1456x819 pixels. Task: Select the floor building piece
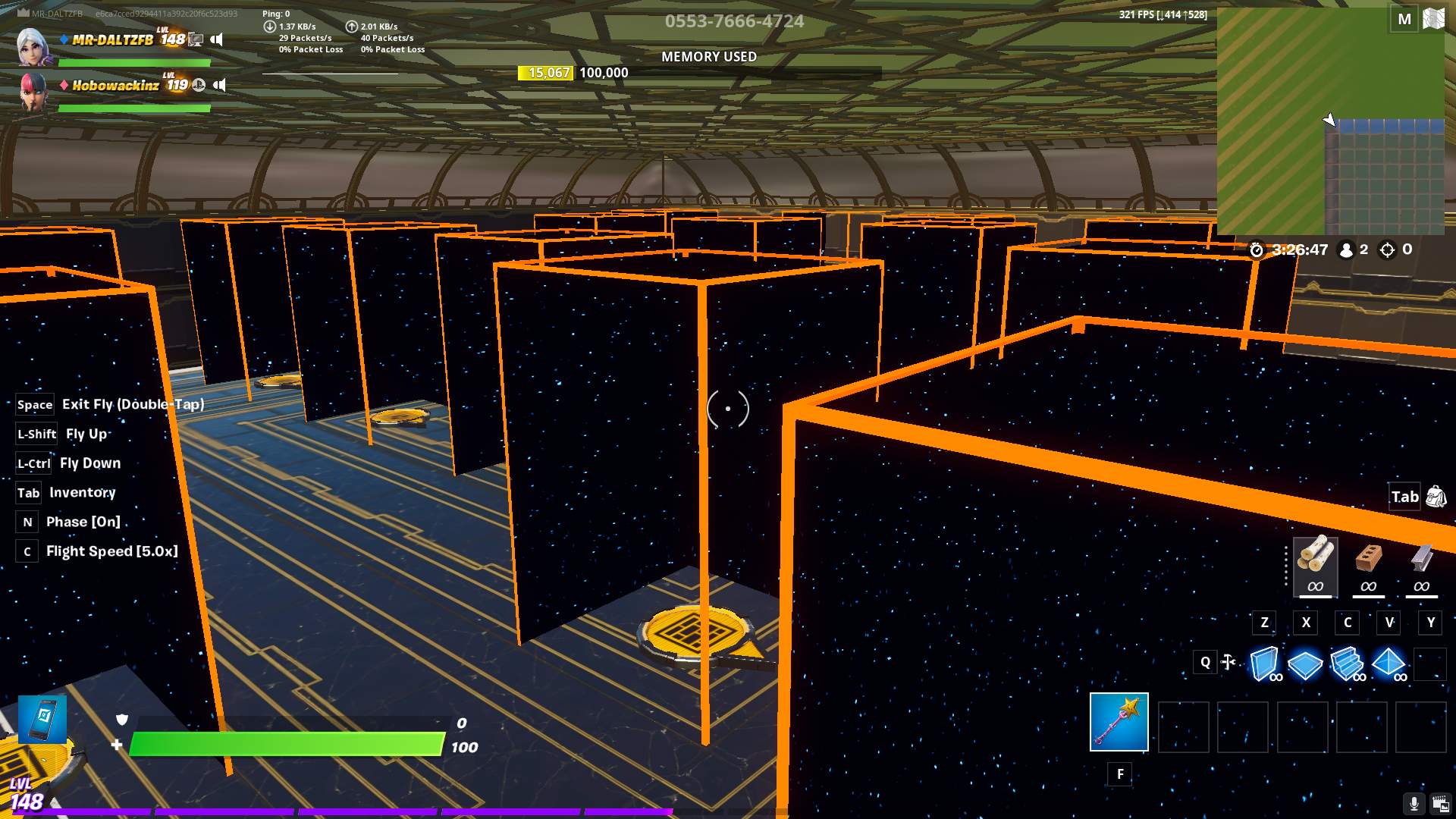point(1305,664)
